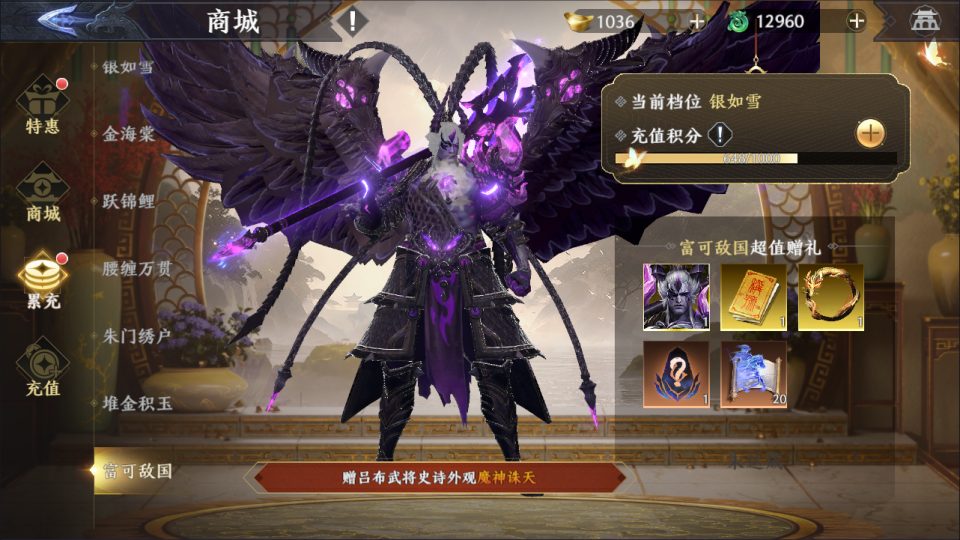
Task: Open the pagoda home icon
Action: pos(921,20)
